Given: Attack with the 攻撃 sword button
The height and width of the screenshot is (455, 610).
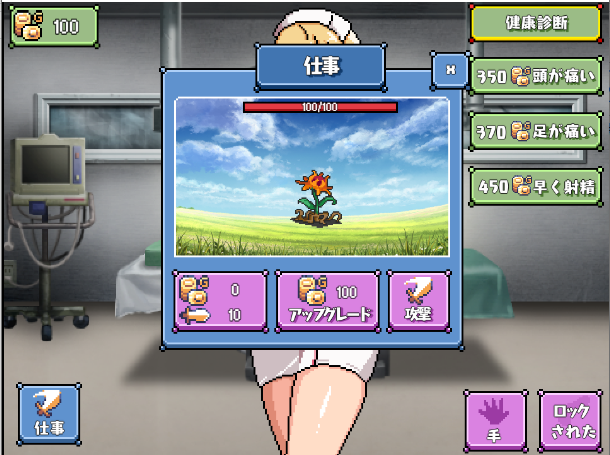Looking at the screenshot, I should click(418, 301).
